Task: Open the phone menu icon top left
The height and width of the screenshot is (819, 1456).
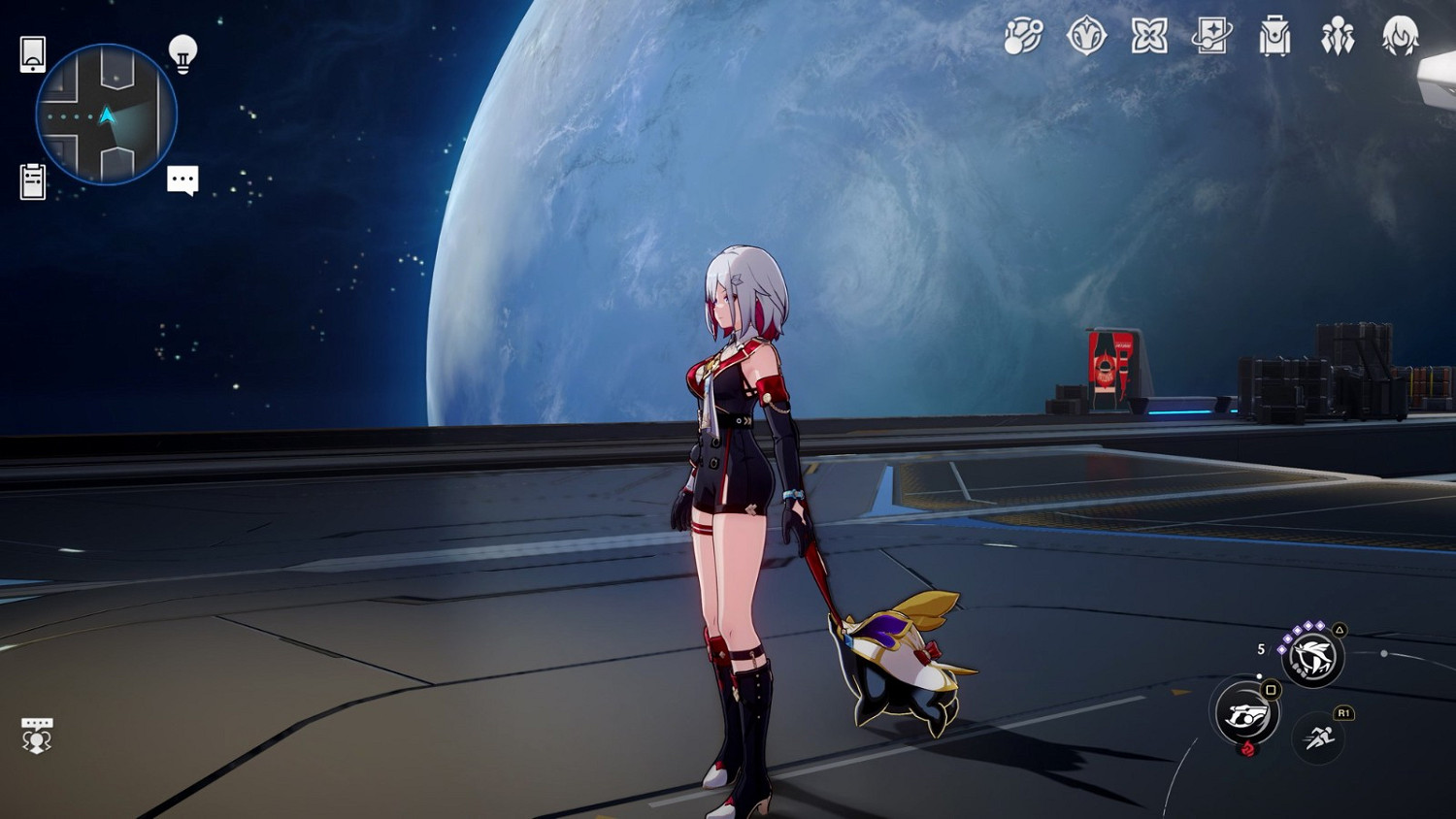Action: pyautogui.click(x=31, y=55)
